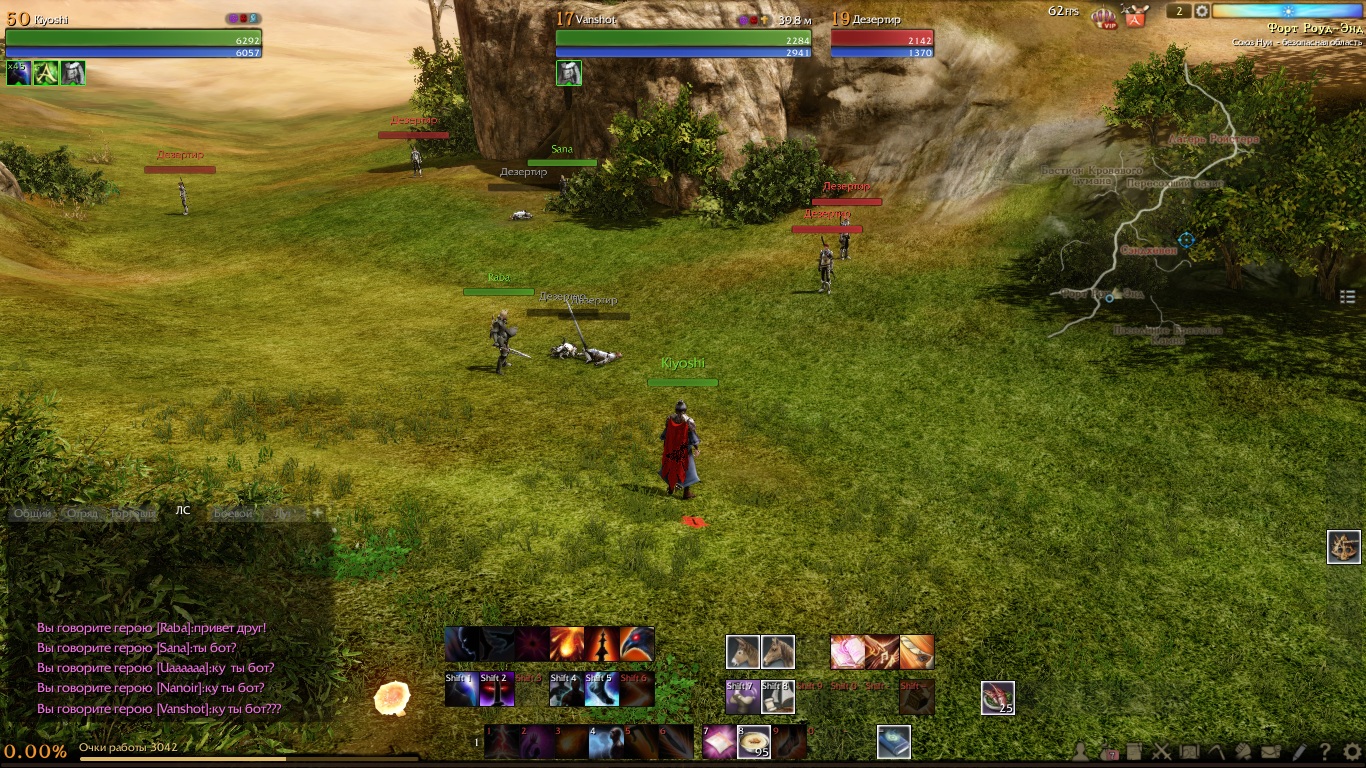Select the Отряд chat tab
The height and width of the screenshot is (768, 1366).
(81, 513)
